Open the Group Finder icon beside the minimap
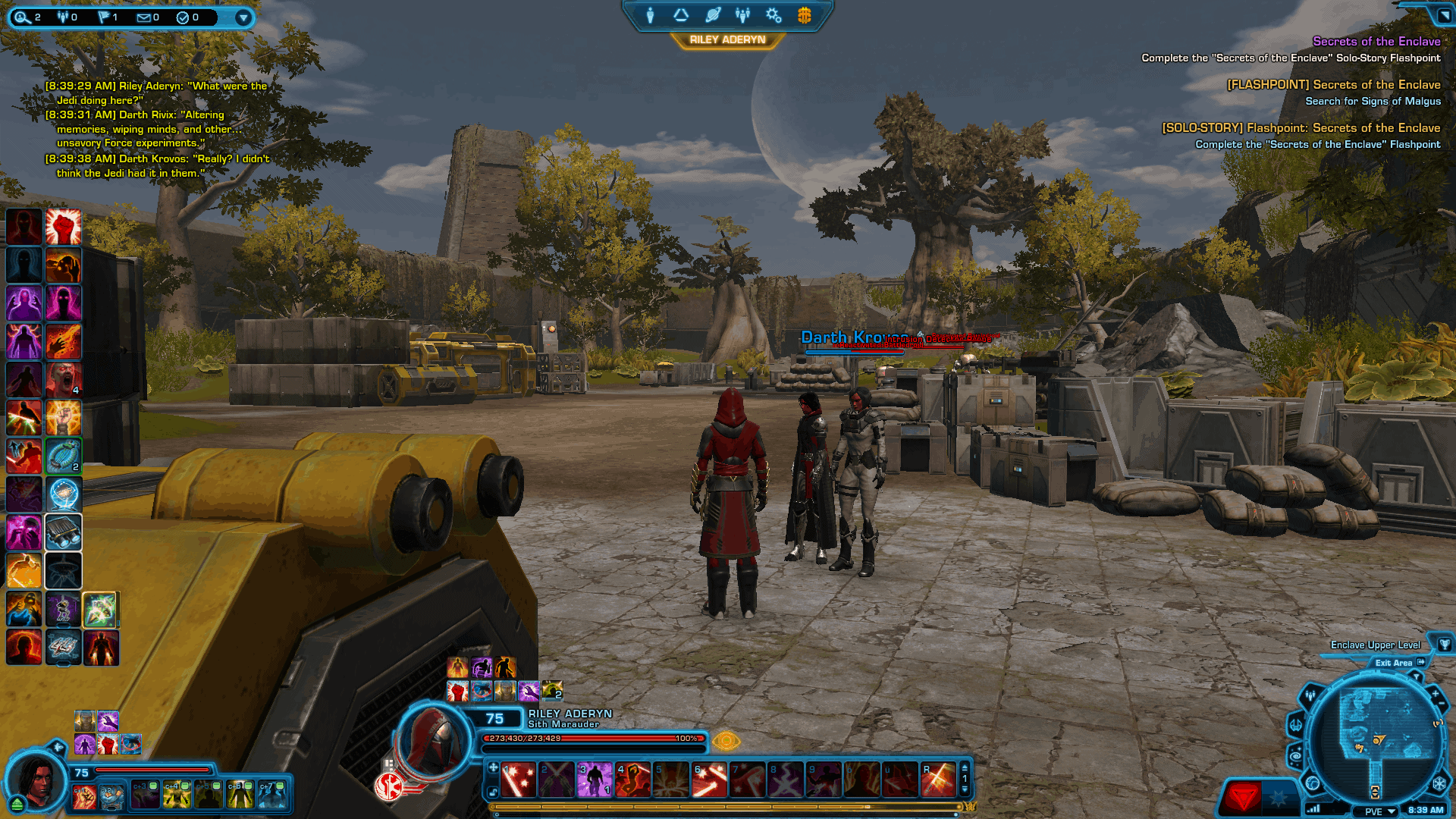The width and height of the screenshot is (1456, 819). [1310, 695]
